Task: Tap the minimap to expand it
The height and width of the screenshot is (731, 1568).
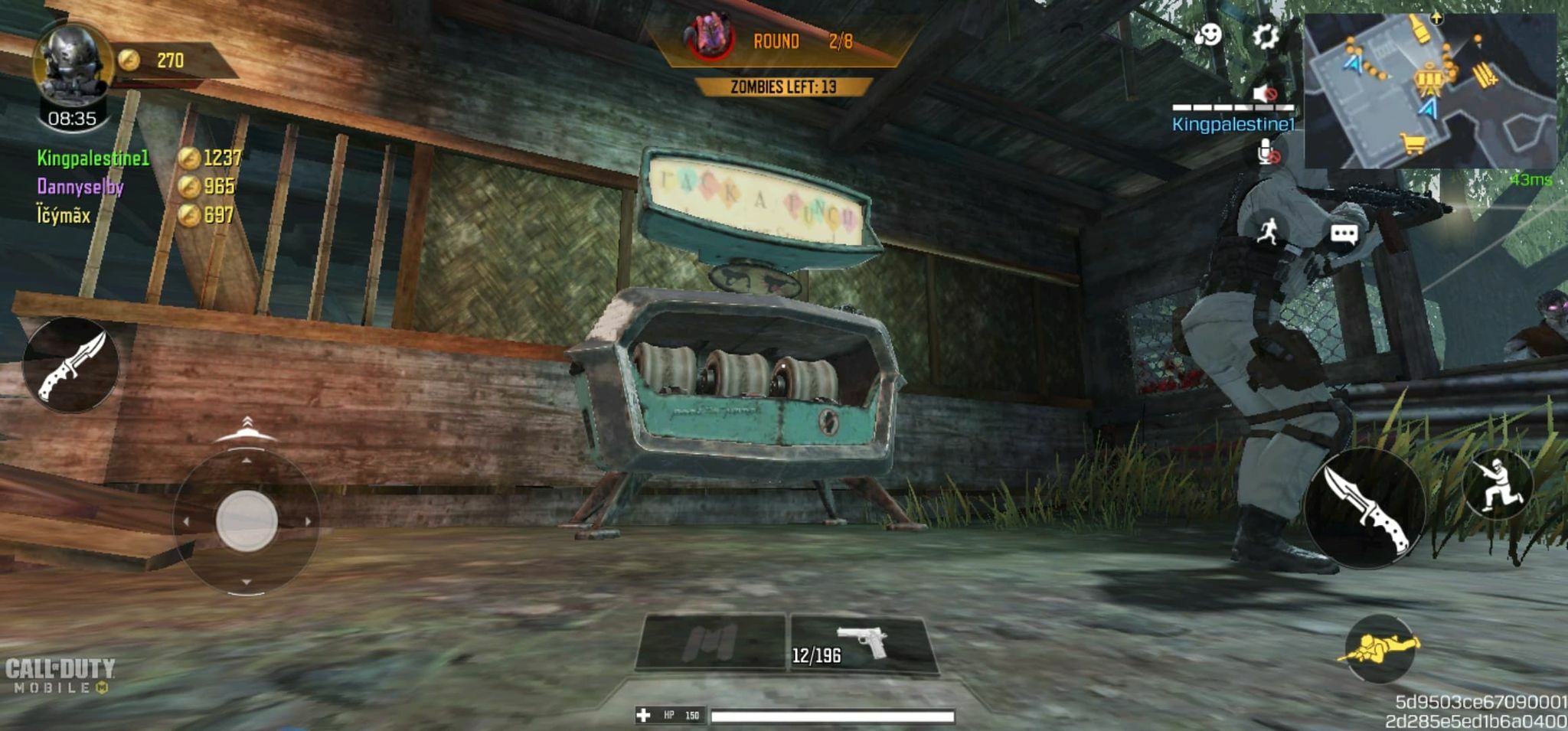Action: coord(1429,90)
